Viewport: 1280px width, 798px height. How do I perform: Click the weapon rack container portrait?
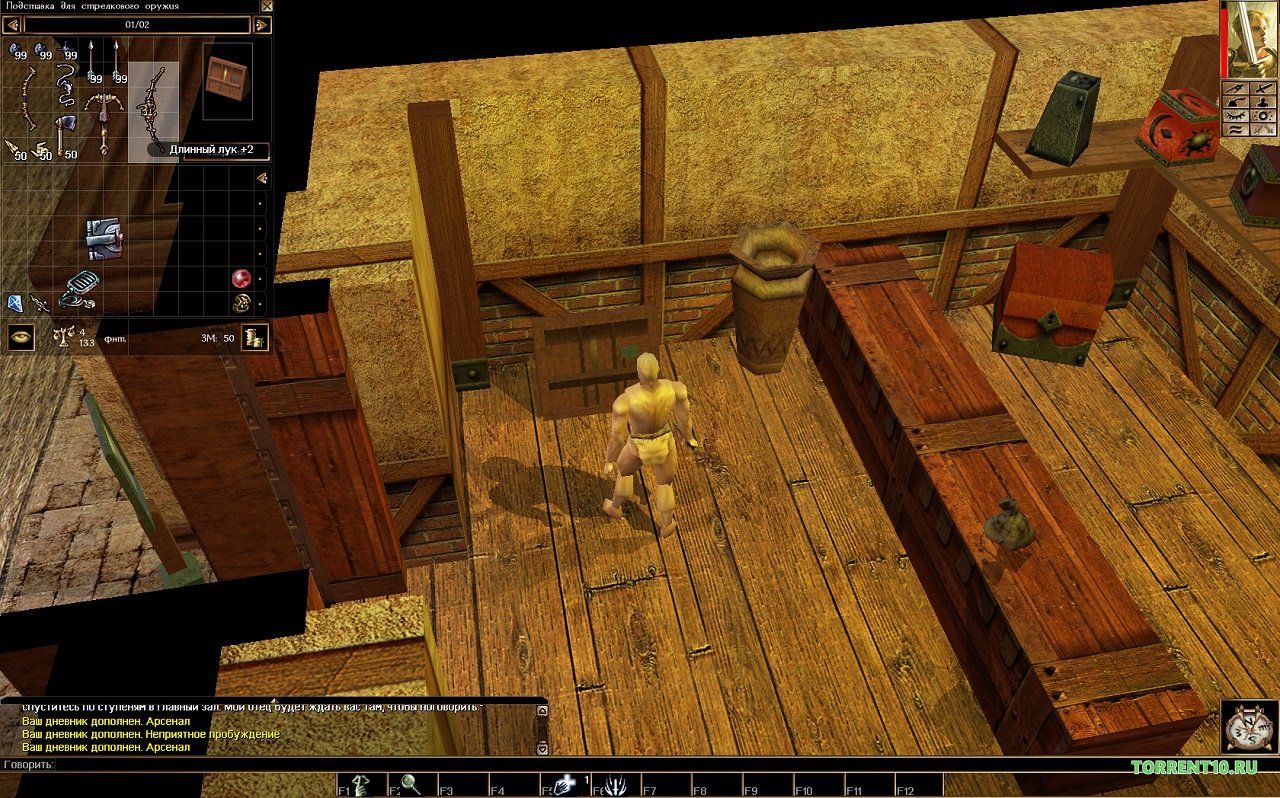pyautogui.click(x=227, y=79)
